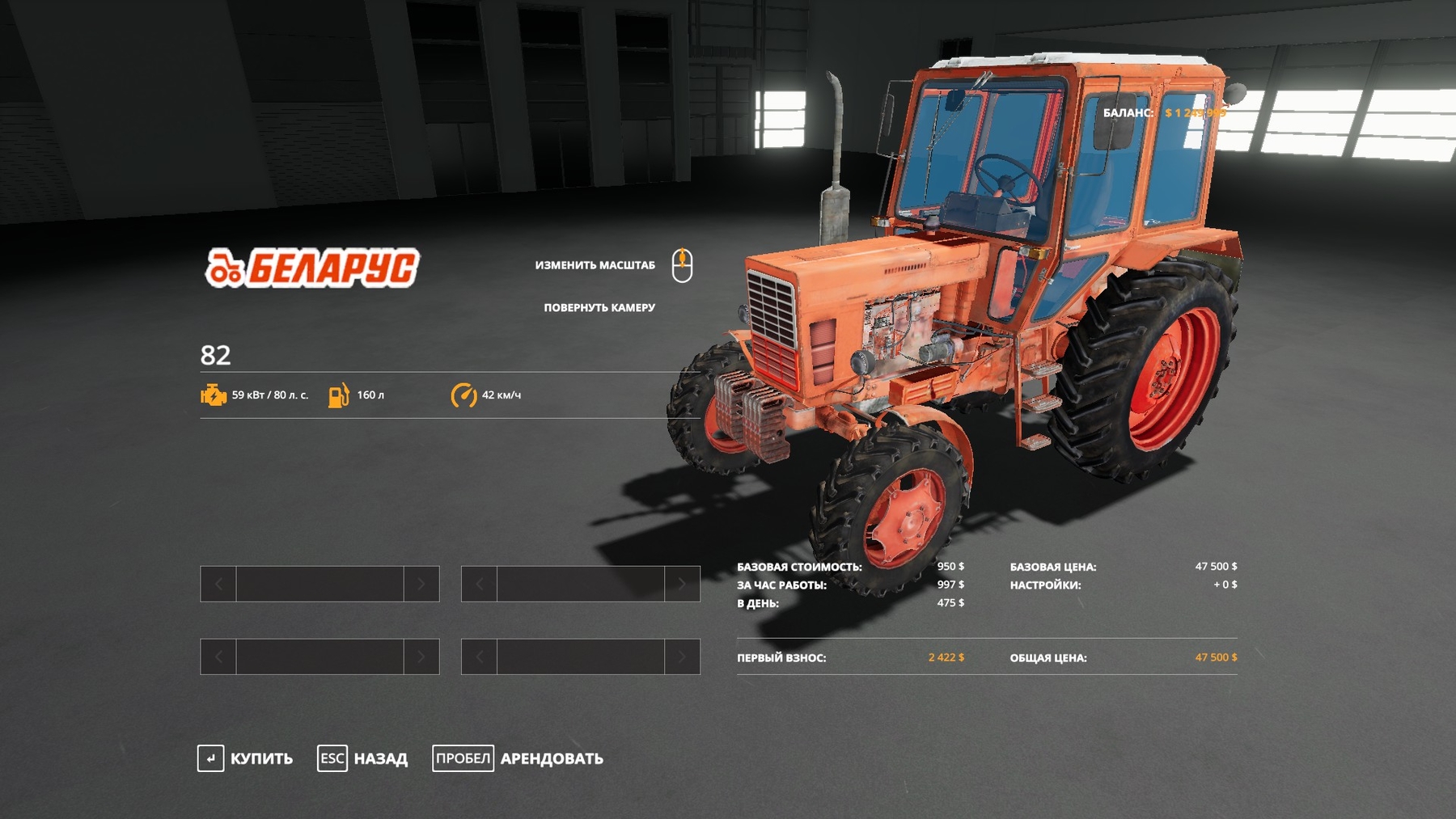The image size is (1456, 819).
Task: Buy the tractor with the КУПИТЬ button
Action: [x=246, y=758]
